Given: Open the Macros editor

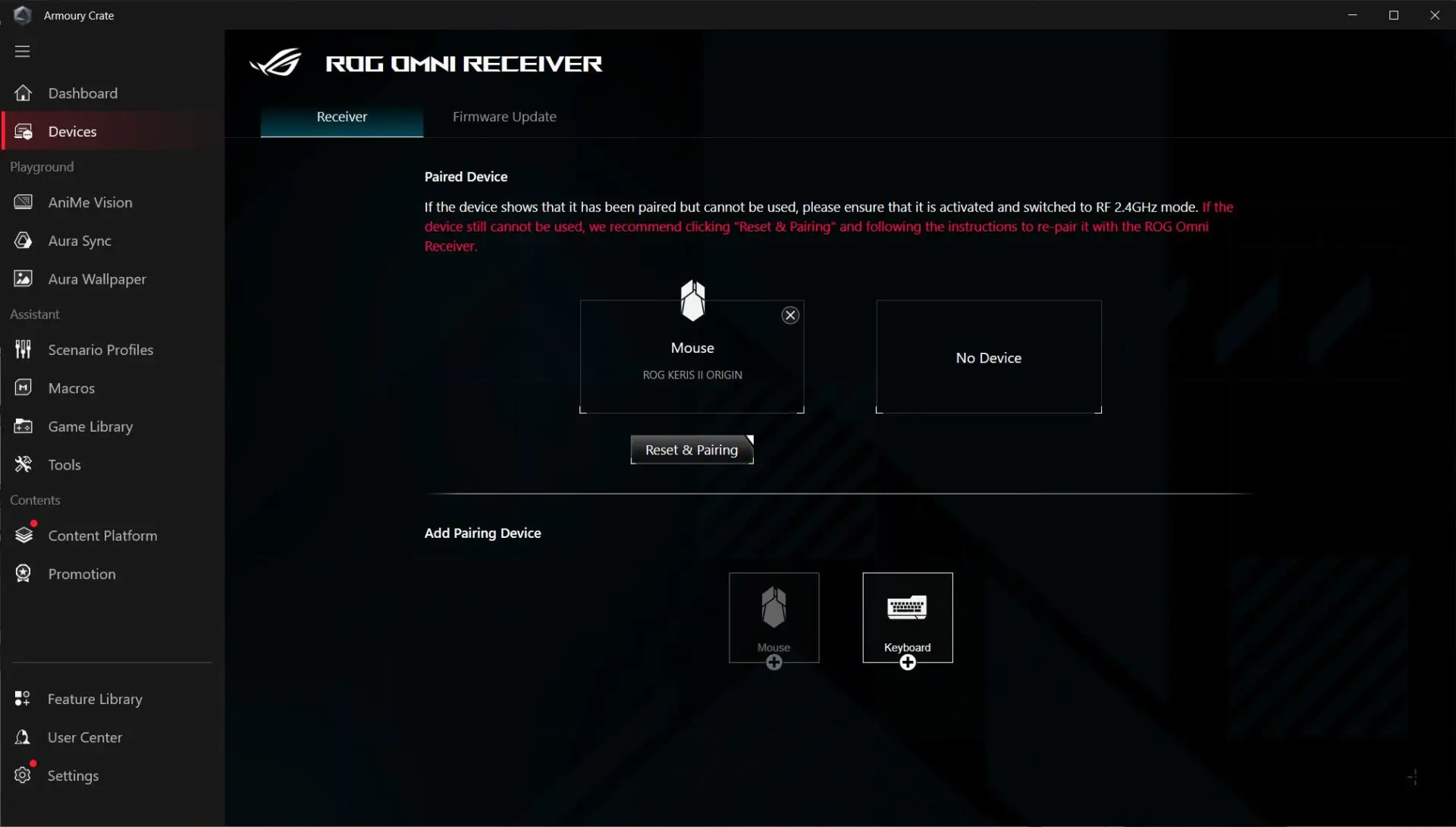Looking at the screenshot, I should (71, 388).
